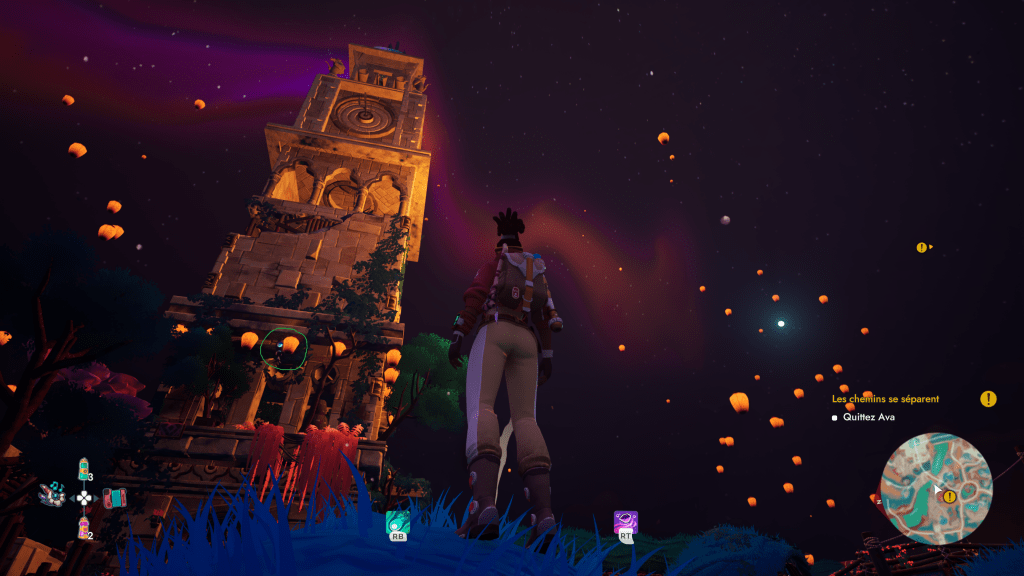Click the yellow exclamation icon beside the quest title

988,399
